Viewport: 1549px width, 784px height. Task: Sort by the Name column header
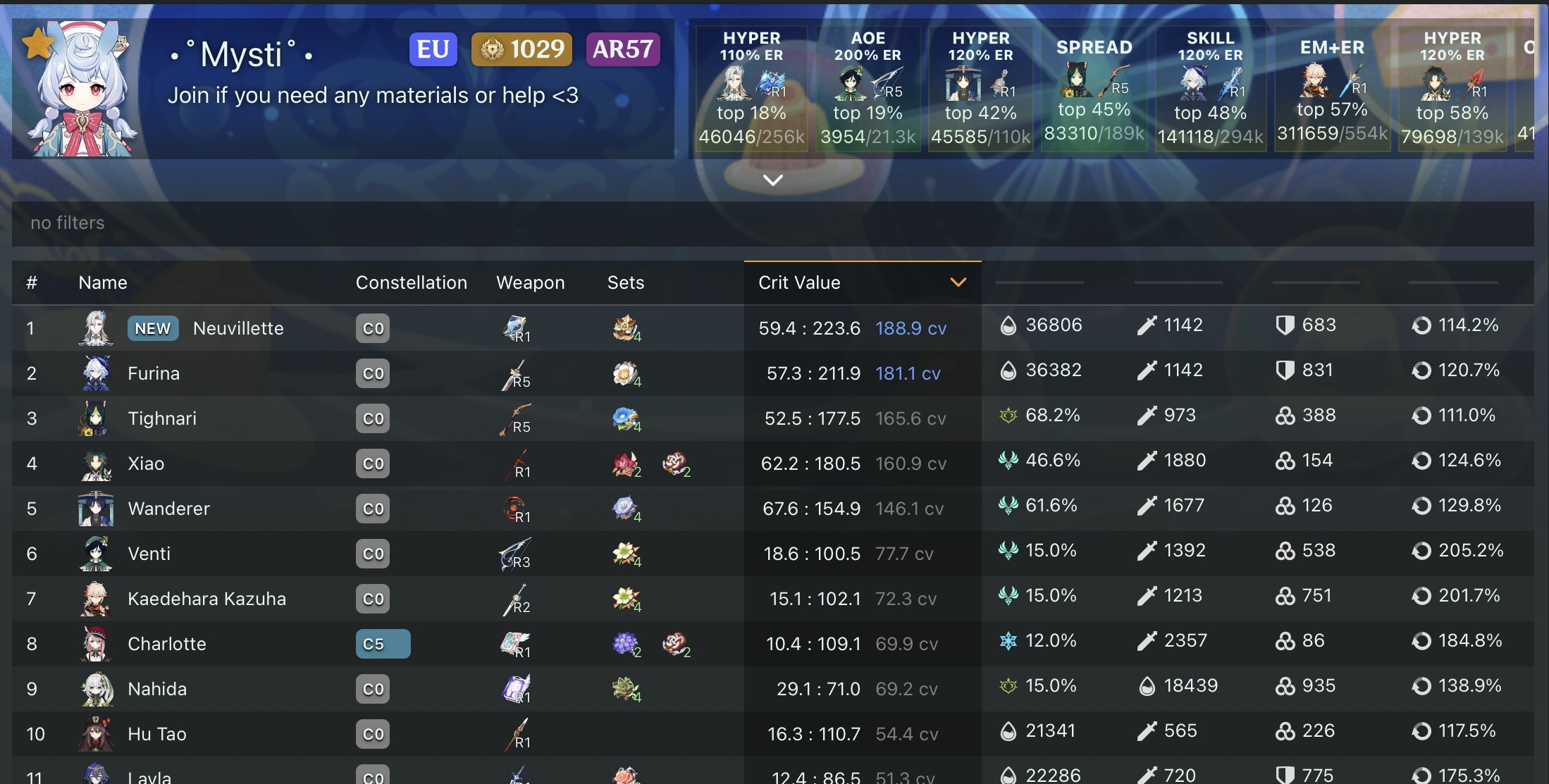point(102,282)
